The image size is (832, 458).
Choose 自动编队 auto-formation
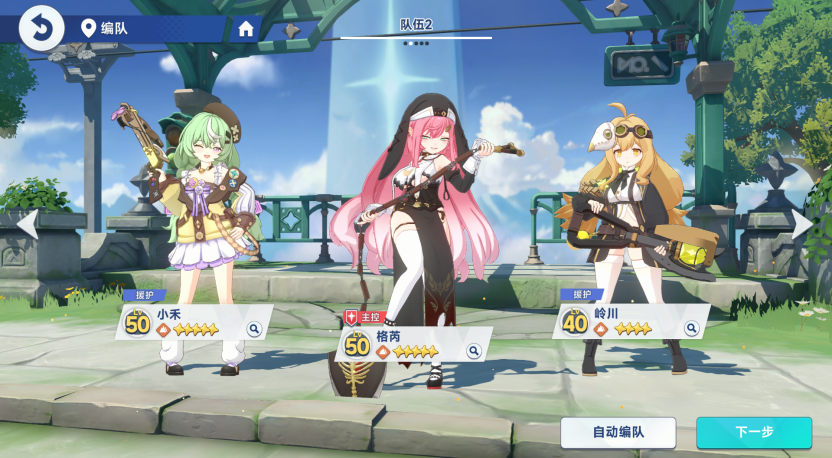[x=618, y=432]
